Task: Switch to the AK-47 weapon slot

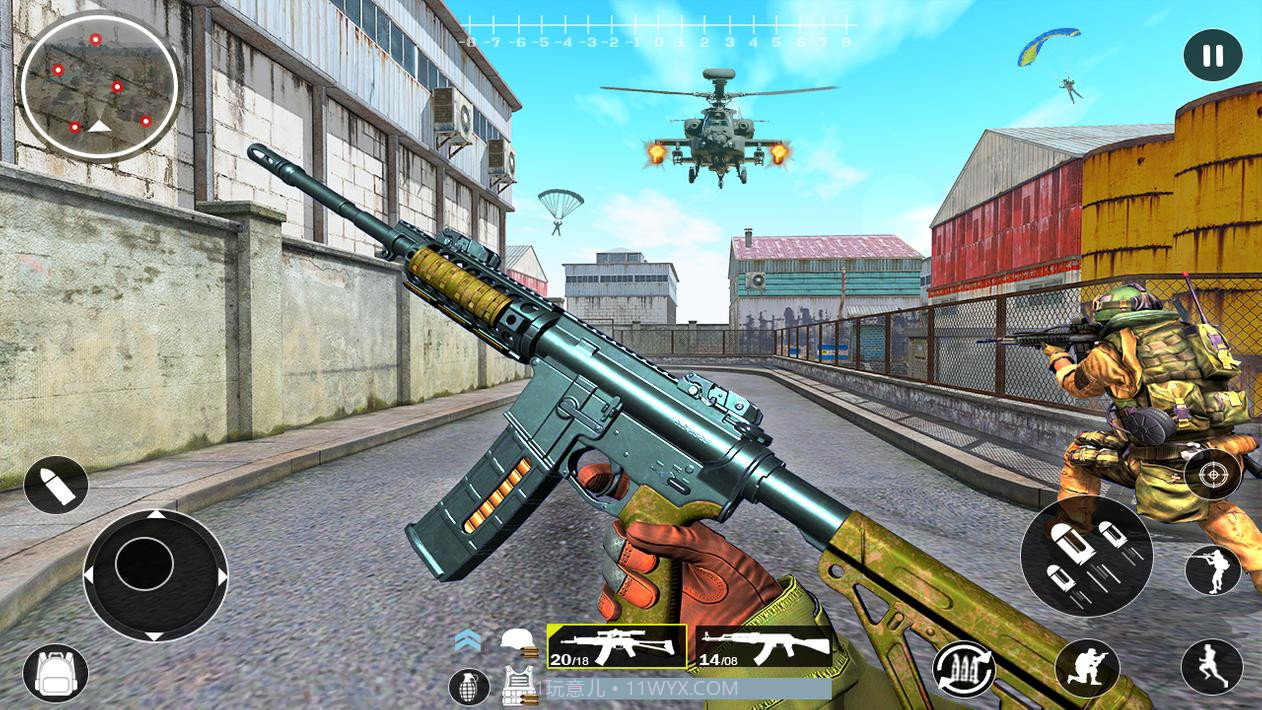Action: tap(764, 646)
